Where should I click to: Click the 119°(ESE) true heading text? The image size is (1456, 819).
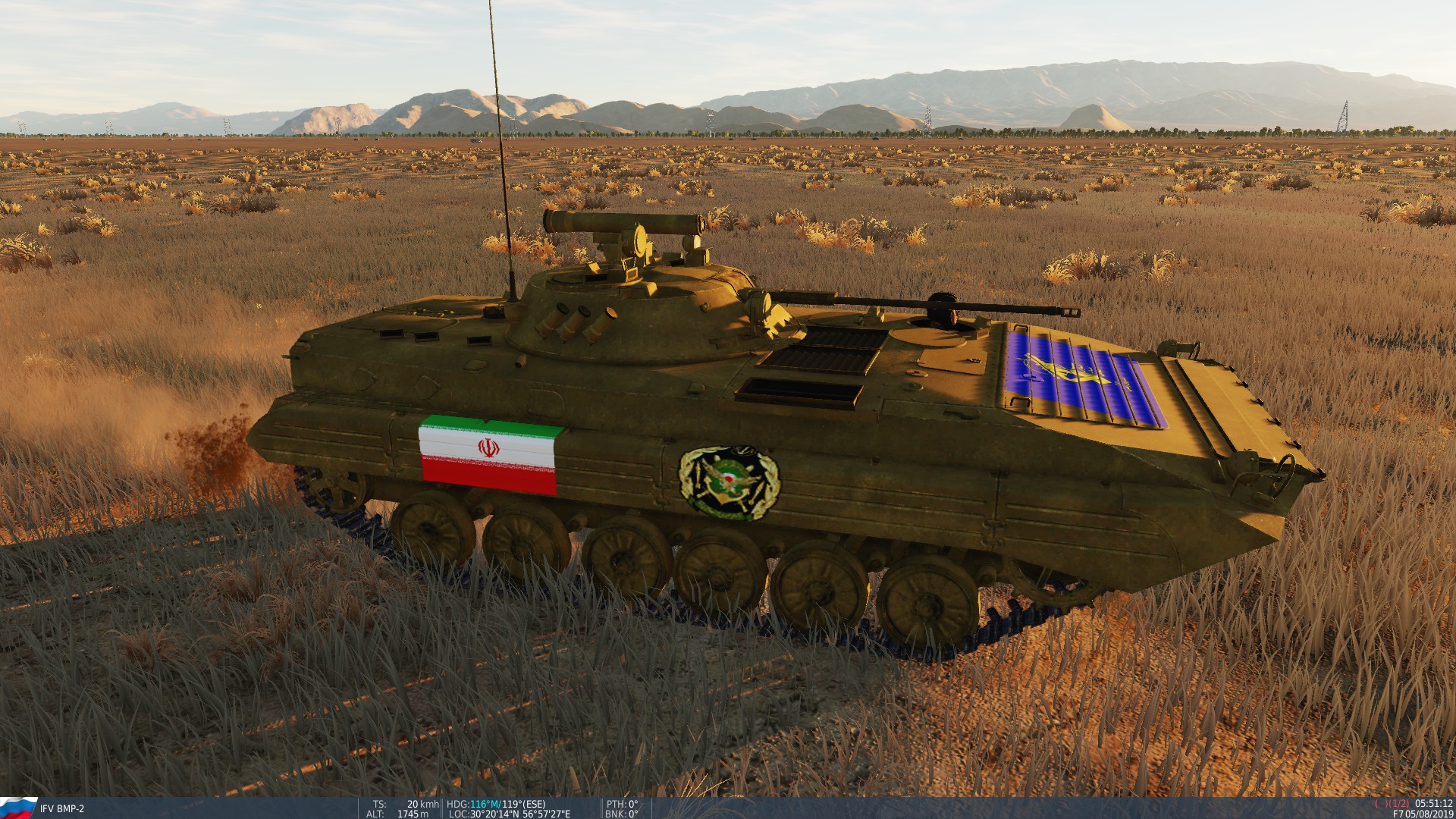tap(523, 802)
